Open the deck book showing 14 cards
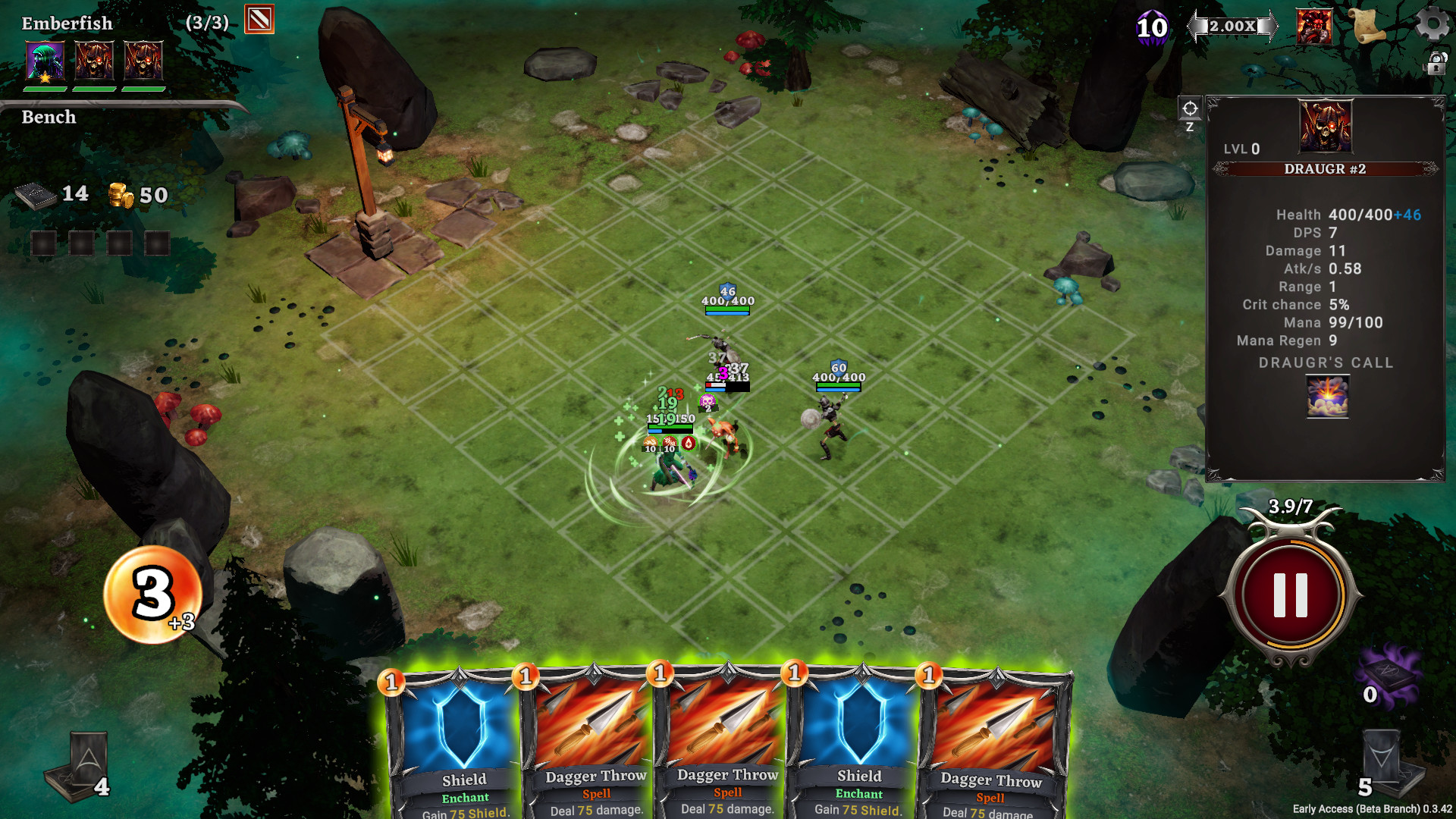 pos(36,196)
